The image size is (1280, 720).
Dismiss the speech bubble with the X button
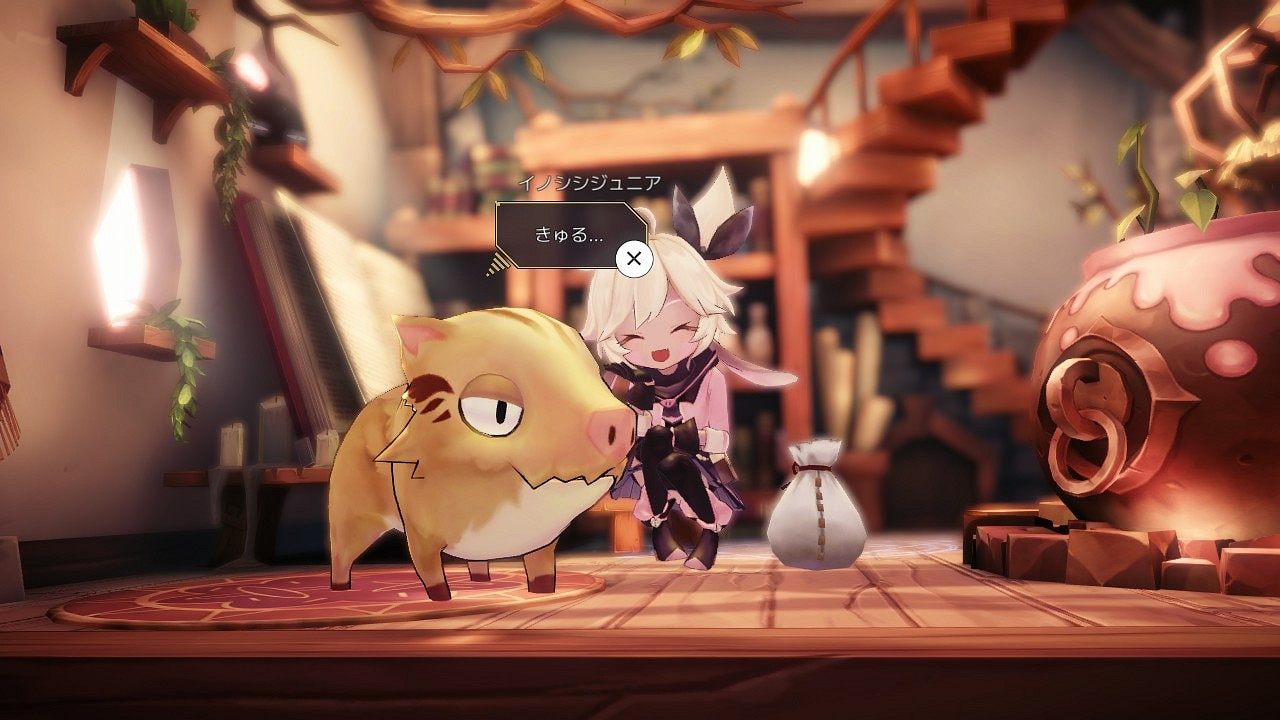click(632, 257)
